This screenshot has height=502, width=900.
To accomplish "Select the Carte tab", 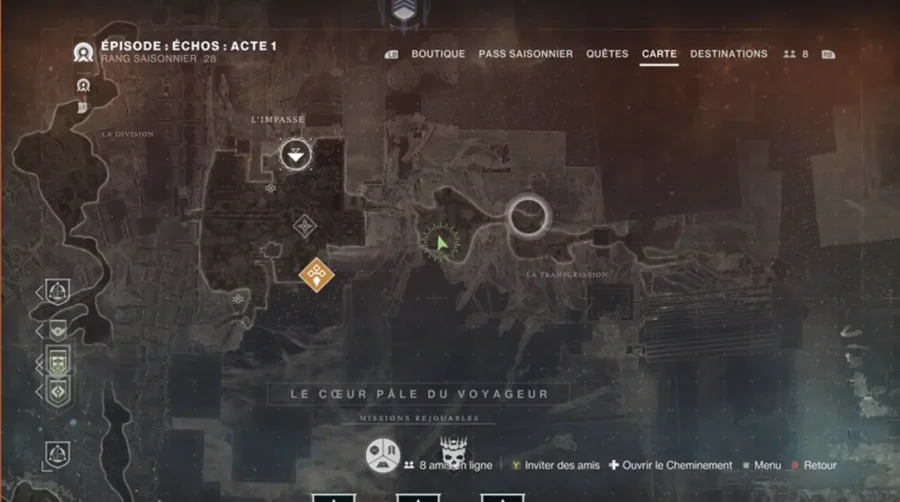I will click(659, 54).
